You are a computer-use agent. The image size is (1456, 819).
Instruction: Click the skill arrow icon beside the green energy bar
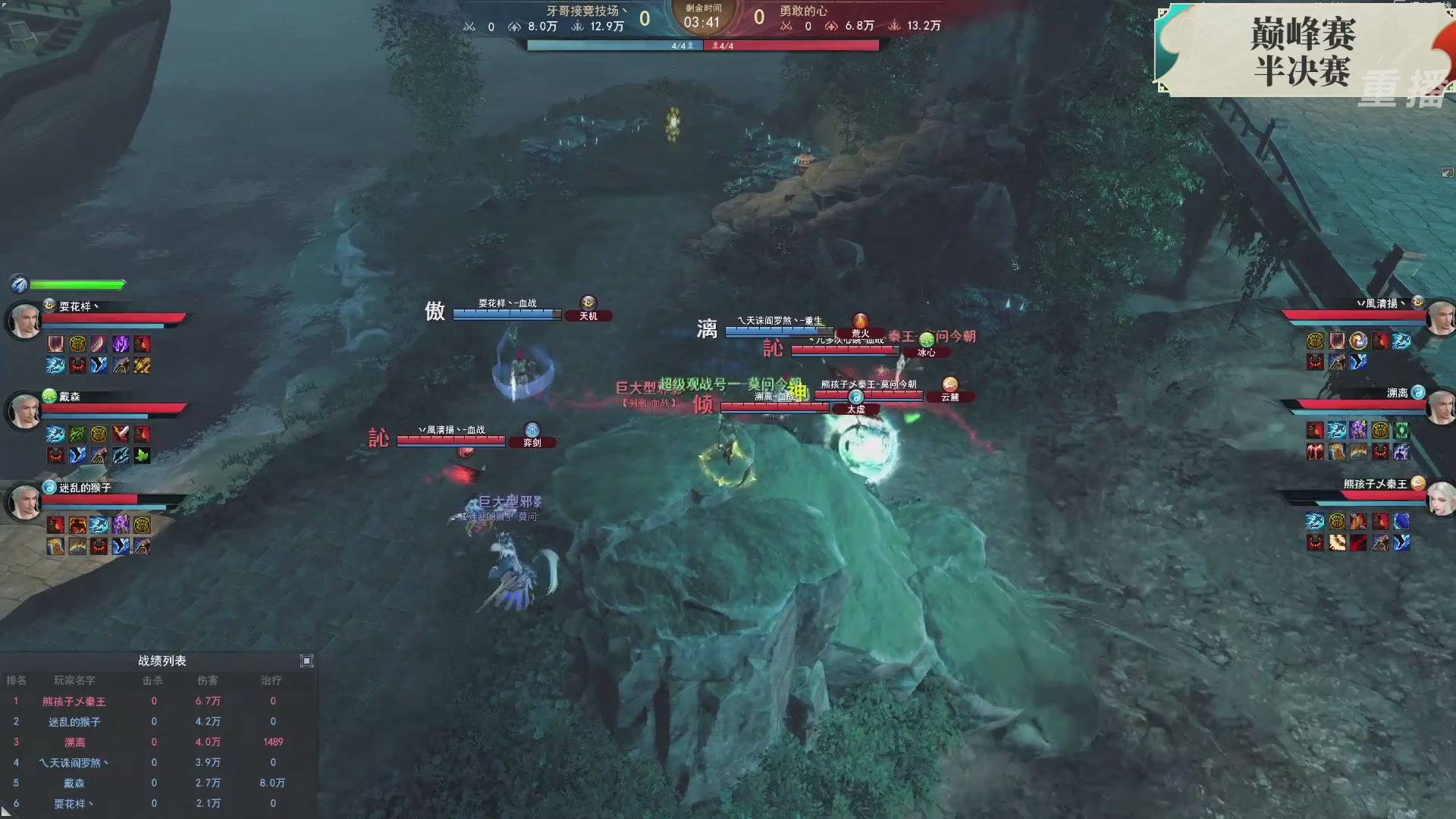coord(19,284)
